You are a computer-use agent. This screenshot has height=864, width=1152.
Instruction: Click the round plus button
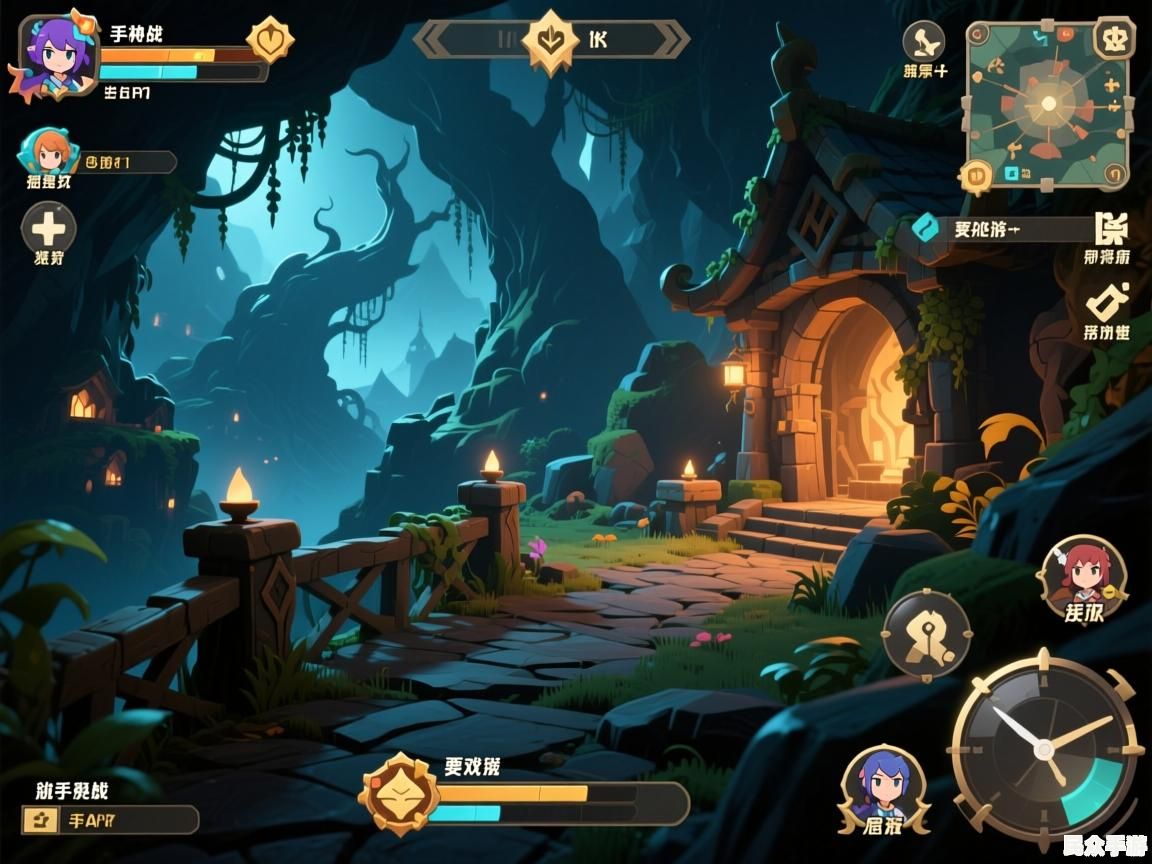coord(48,226)
